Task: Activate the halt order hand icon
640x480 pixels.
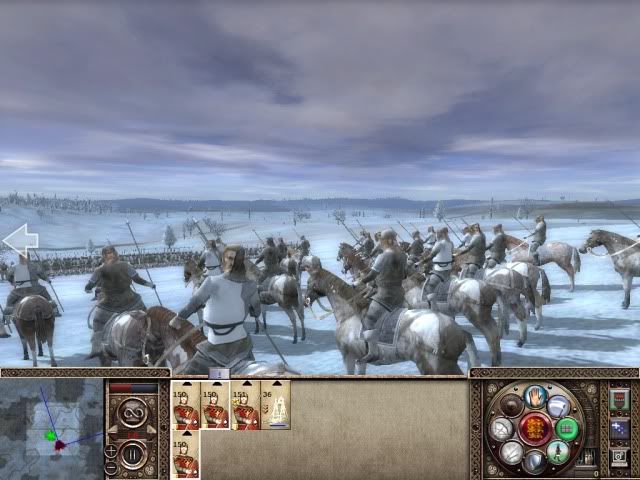Action: 536,396
